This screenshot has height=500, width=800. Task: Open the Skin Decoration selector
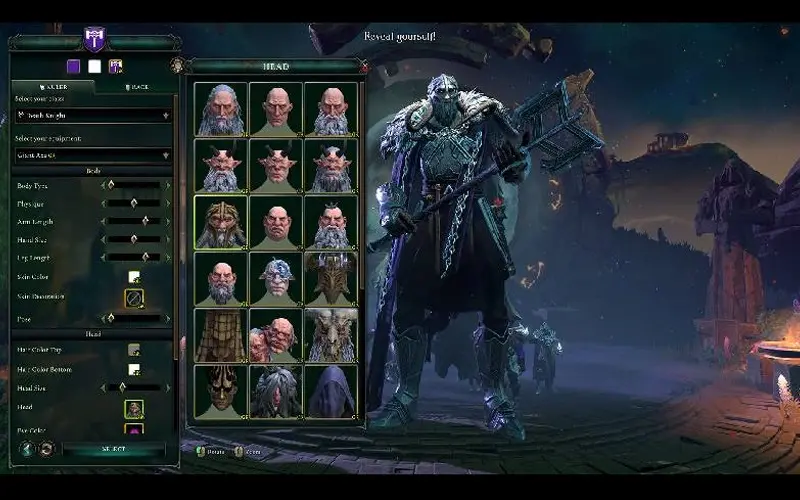pos(134,297)
